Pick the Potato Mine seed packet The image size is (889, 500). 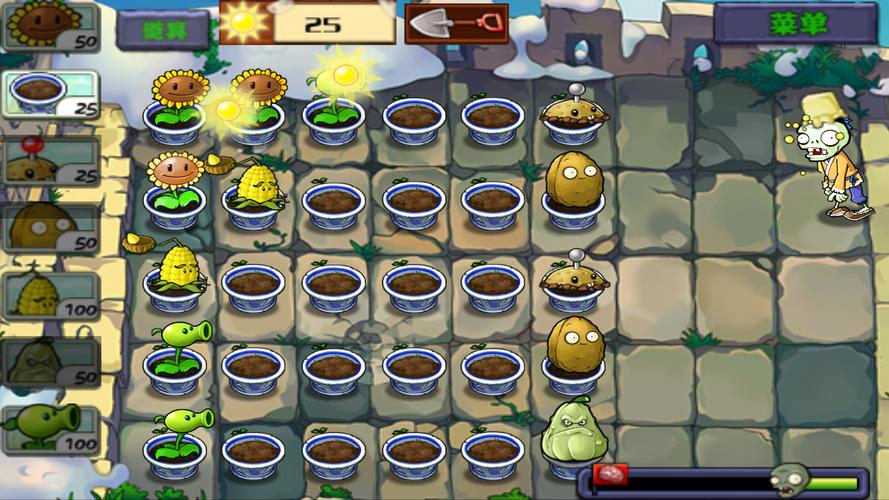50,161
